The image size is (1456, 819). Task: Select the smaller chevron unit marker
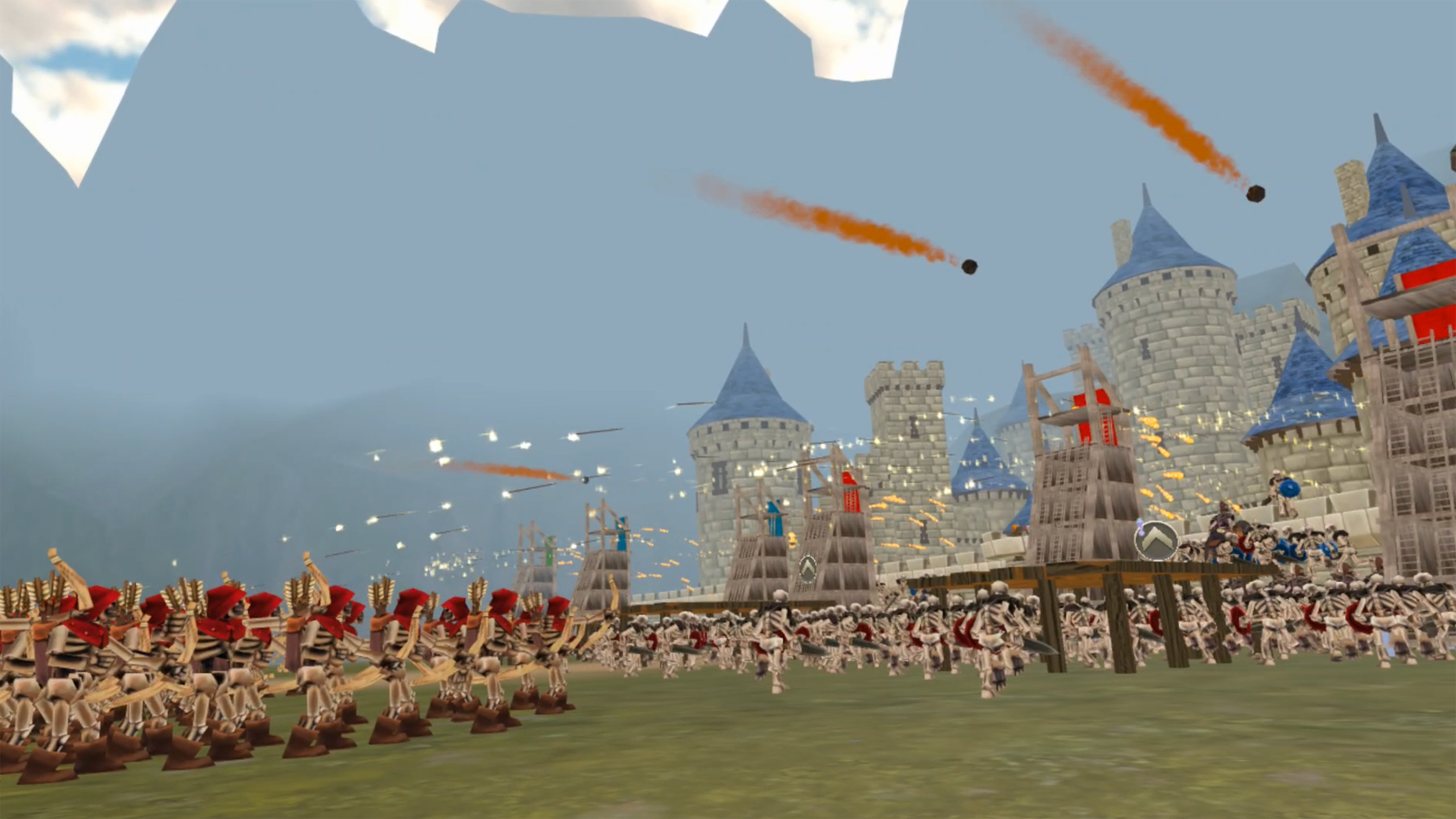pyautogui.click(x=808, y=570)
